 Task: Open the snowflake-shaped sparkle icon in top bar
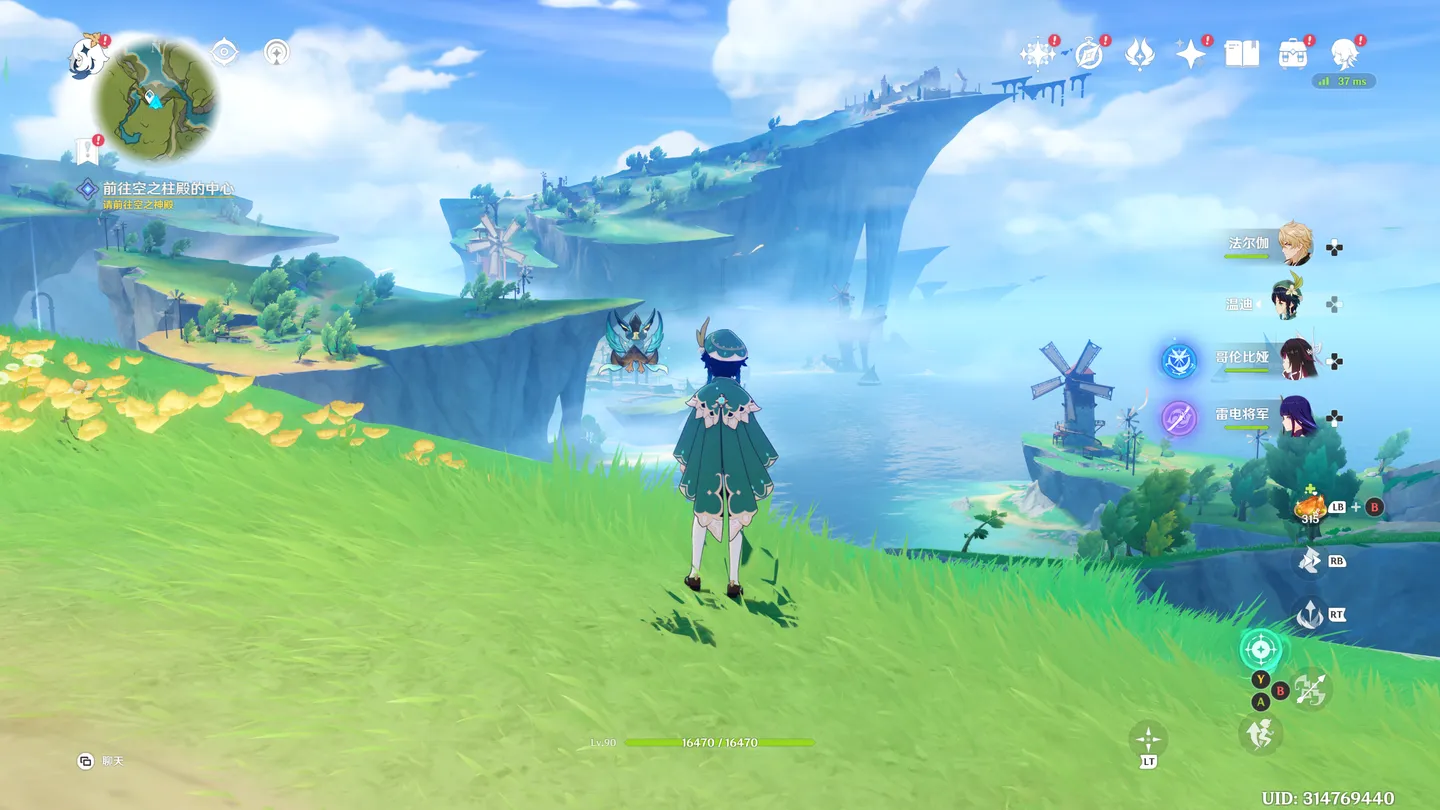pyautogui.click(x=1037, y=54)
